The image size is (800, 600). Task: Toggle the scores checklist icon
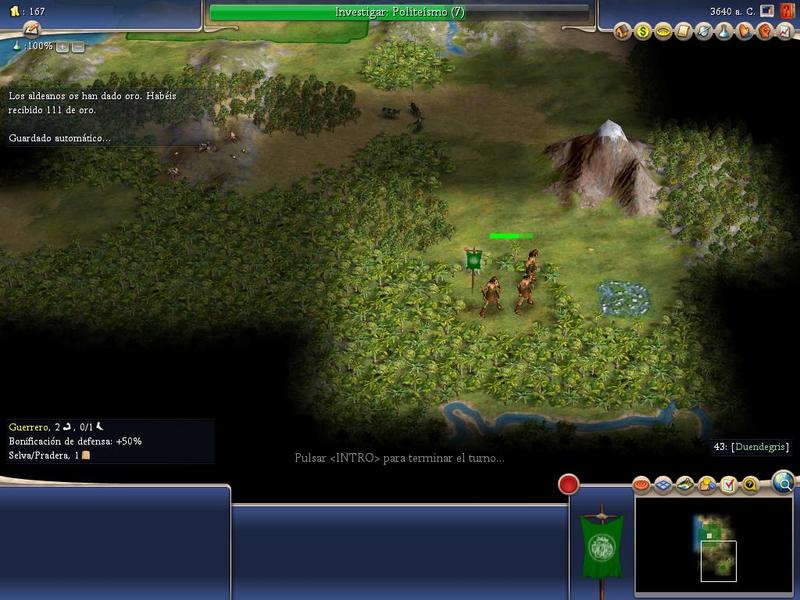(x=728, y=486)
